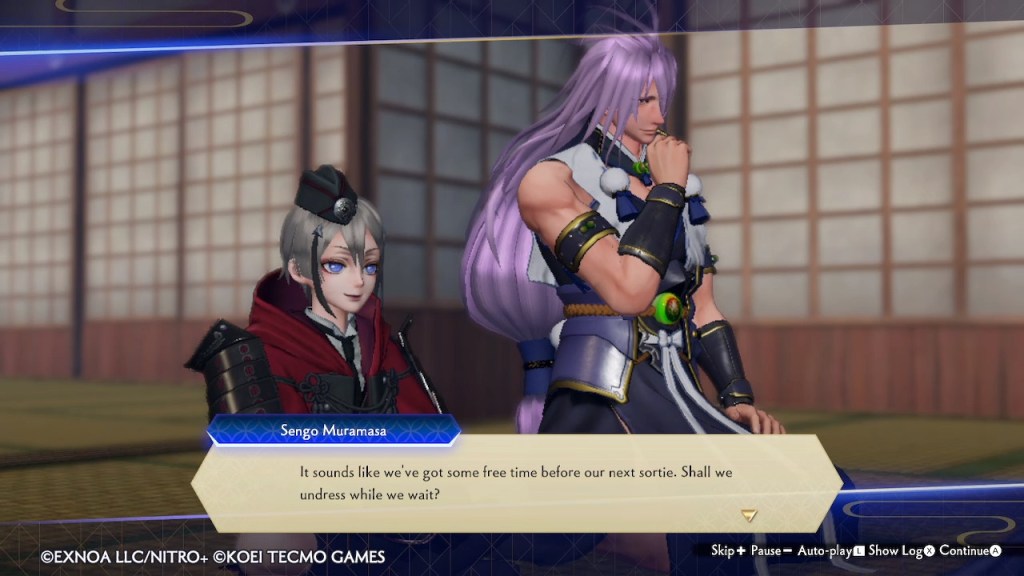Advance Sengo Muramasa's dialogue text box
1024x576 pixels.
(515, 483)
